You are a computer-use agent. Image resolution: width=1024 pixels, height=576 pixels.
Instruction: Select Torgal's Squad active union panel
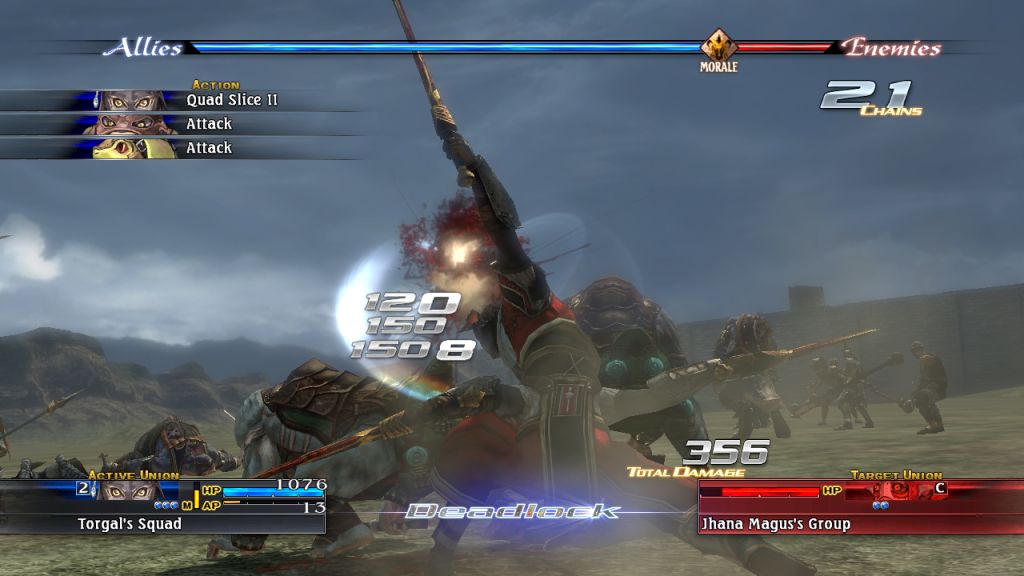click(165, 506)
